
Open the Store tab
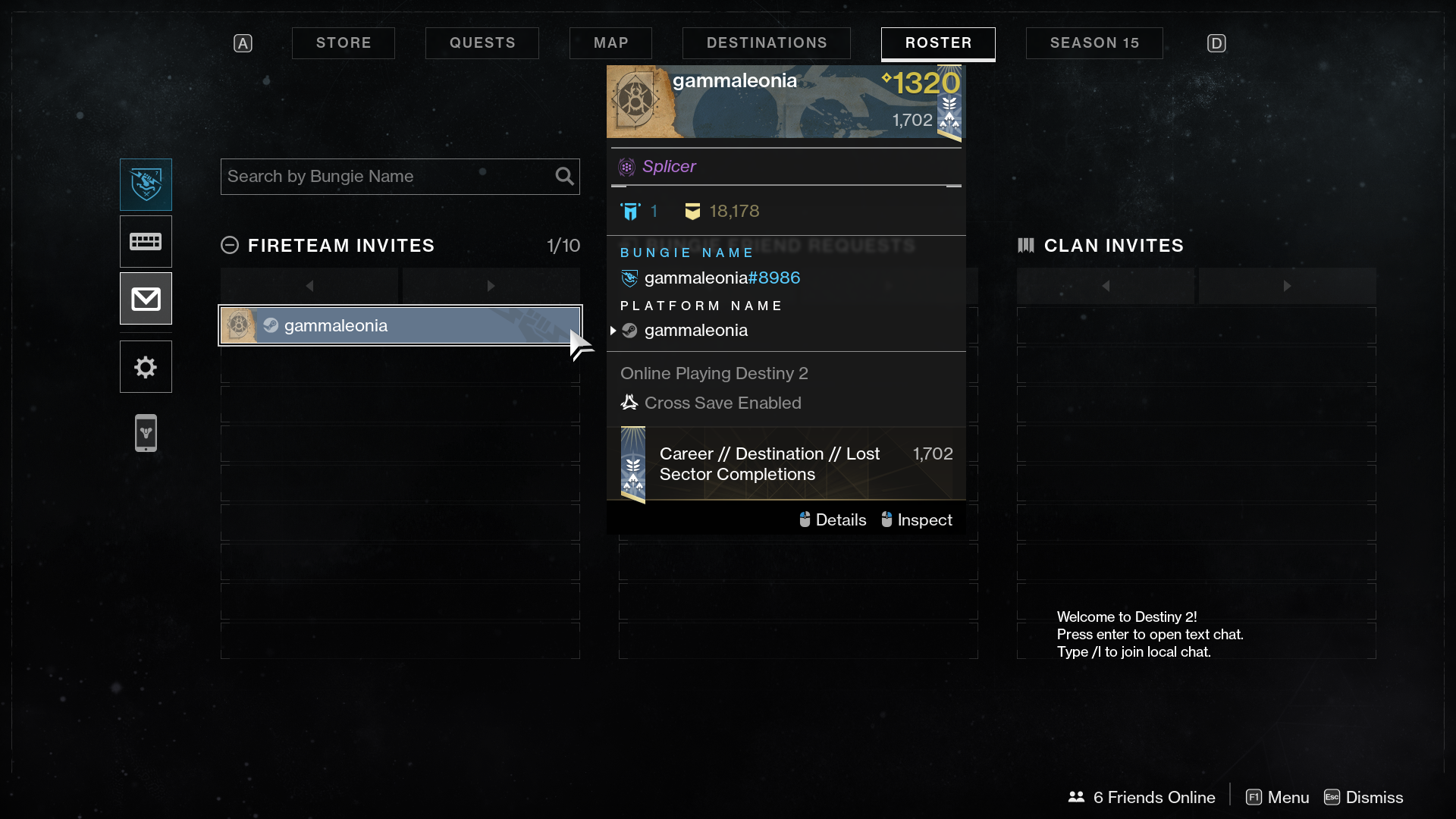(x=344, y=43)
